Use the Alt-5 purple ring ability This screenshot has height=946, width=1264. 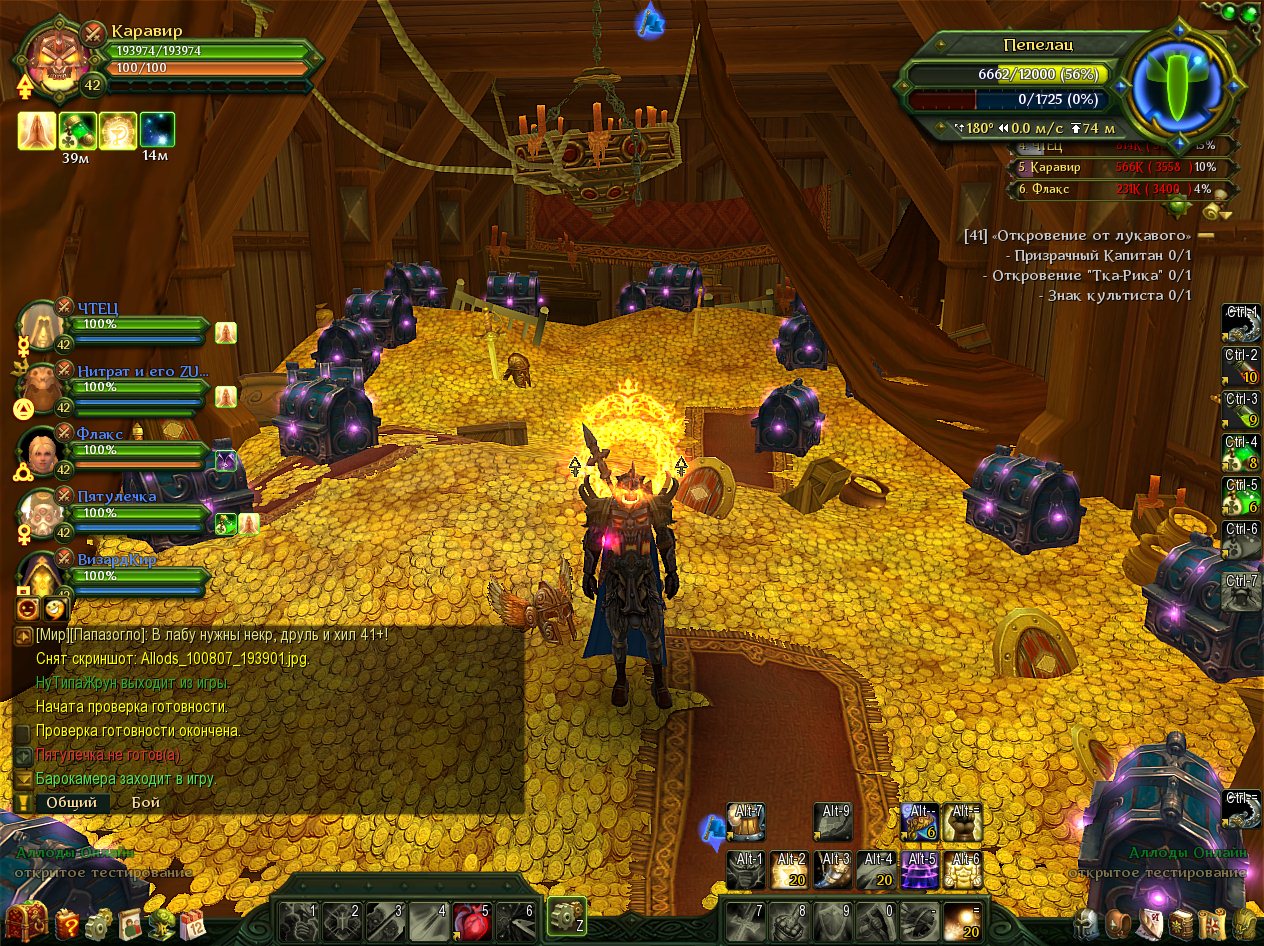tap(921, 870)
